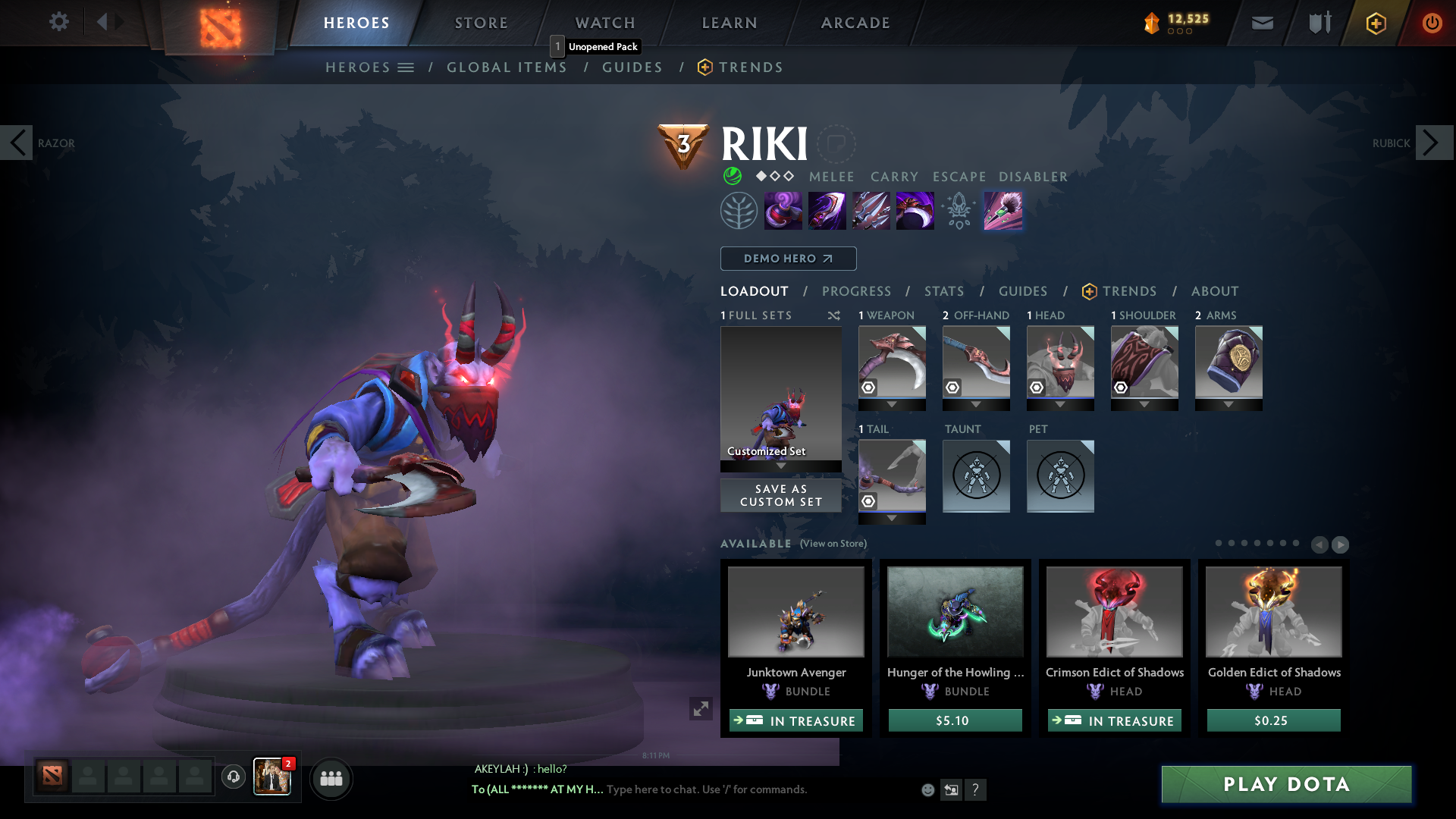Screen dimensions: 1456x819
Task: Click the Demo Hero button
Action: coord(788,259)
